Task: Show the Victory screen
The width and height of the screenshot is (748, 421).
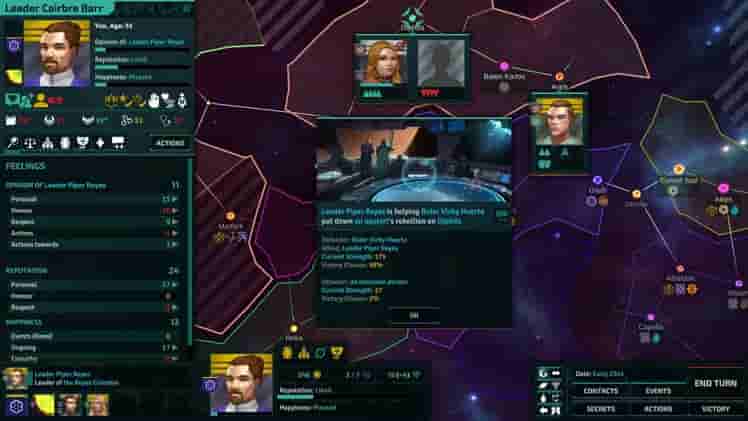Action: 715,408
